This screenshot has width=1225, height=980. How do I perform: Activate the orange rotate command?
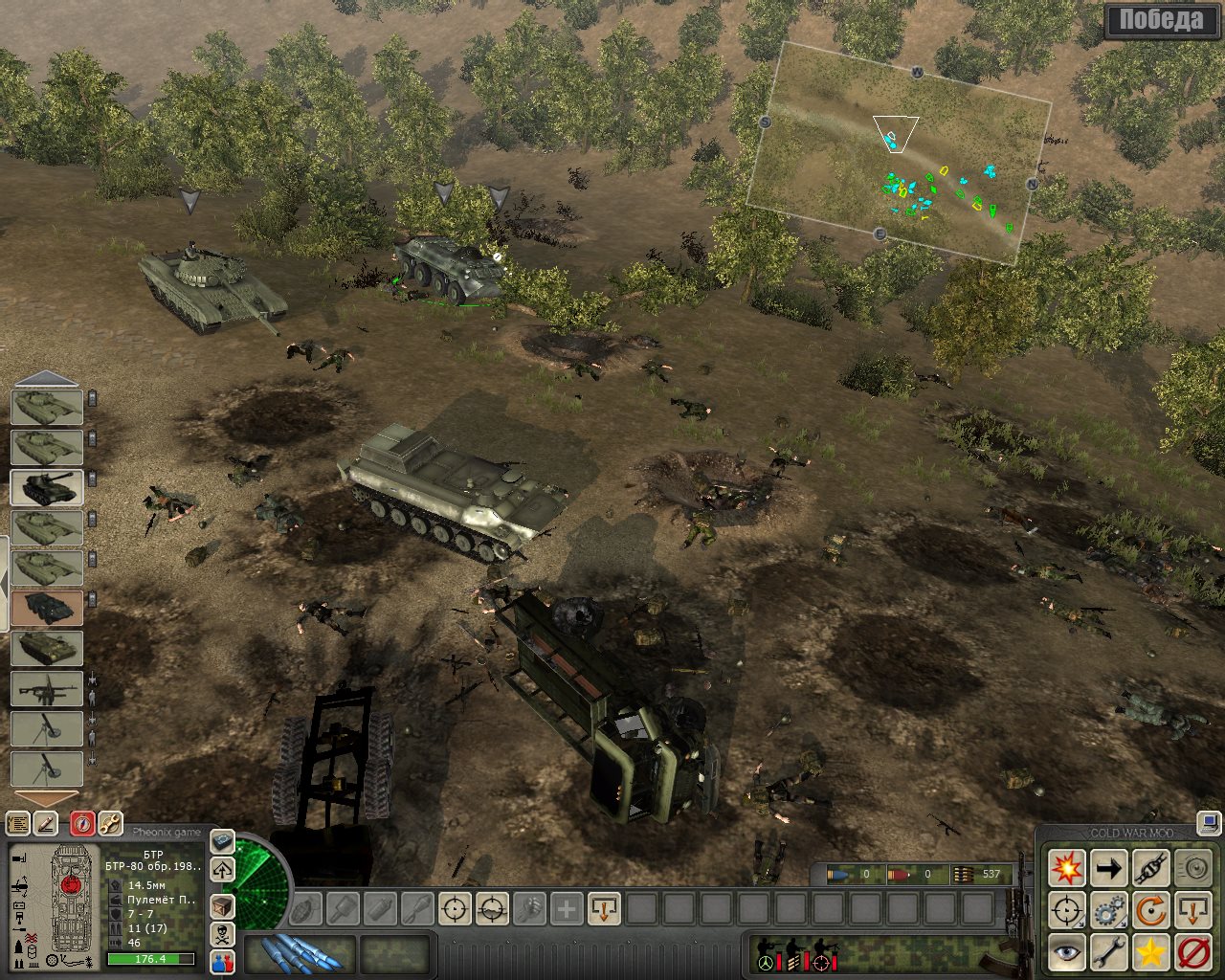tap(1151, 911)
